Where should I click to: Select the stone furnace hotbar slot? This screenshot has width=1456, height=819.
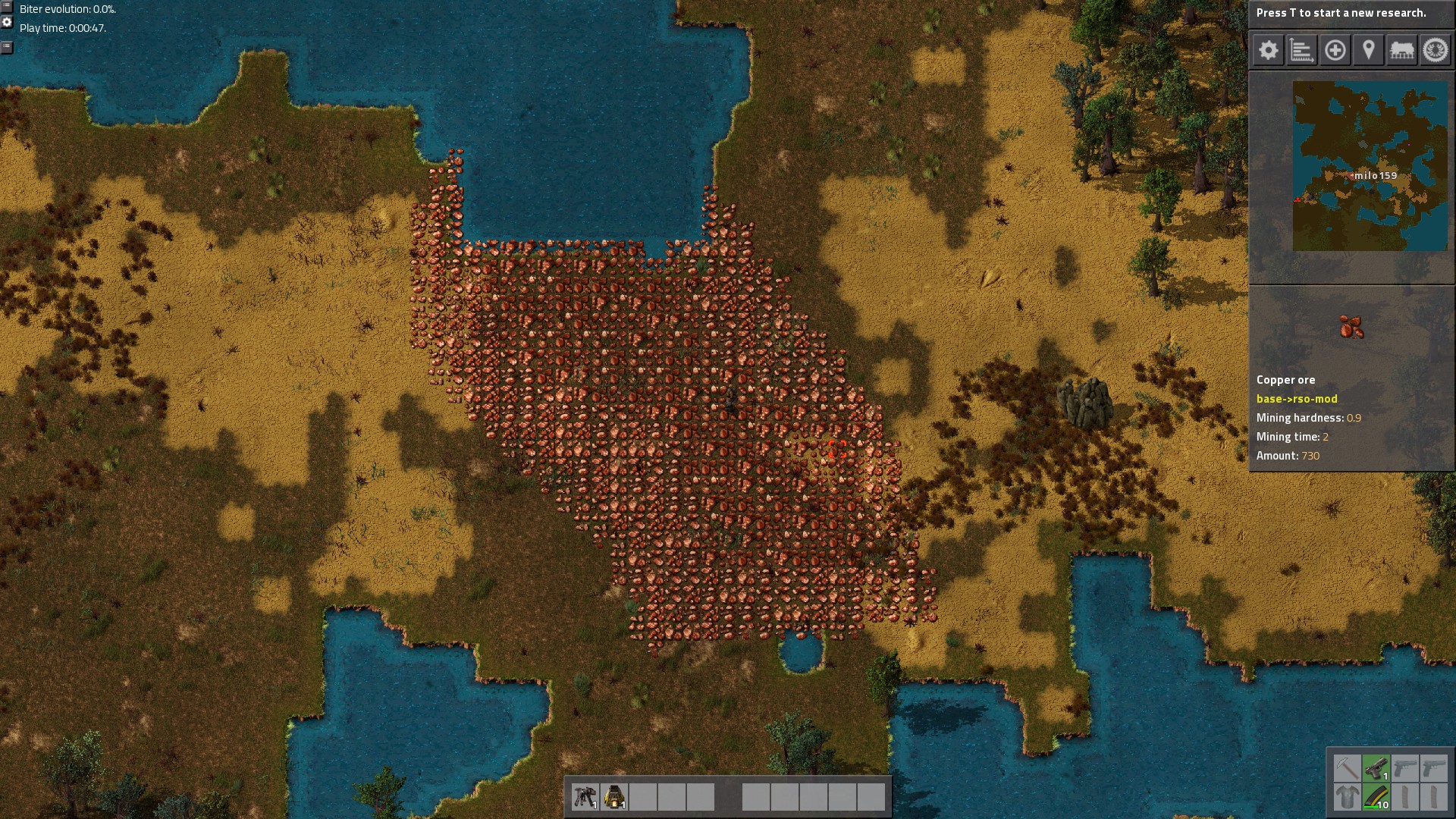pyautogui.click(x=613, y=797)
